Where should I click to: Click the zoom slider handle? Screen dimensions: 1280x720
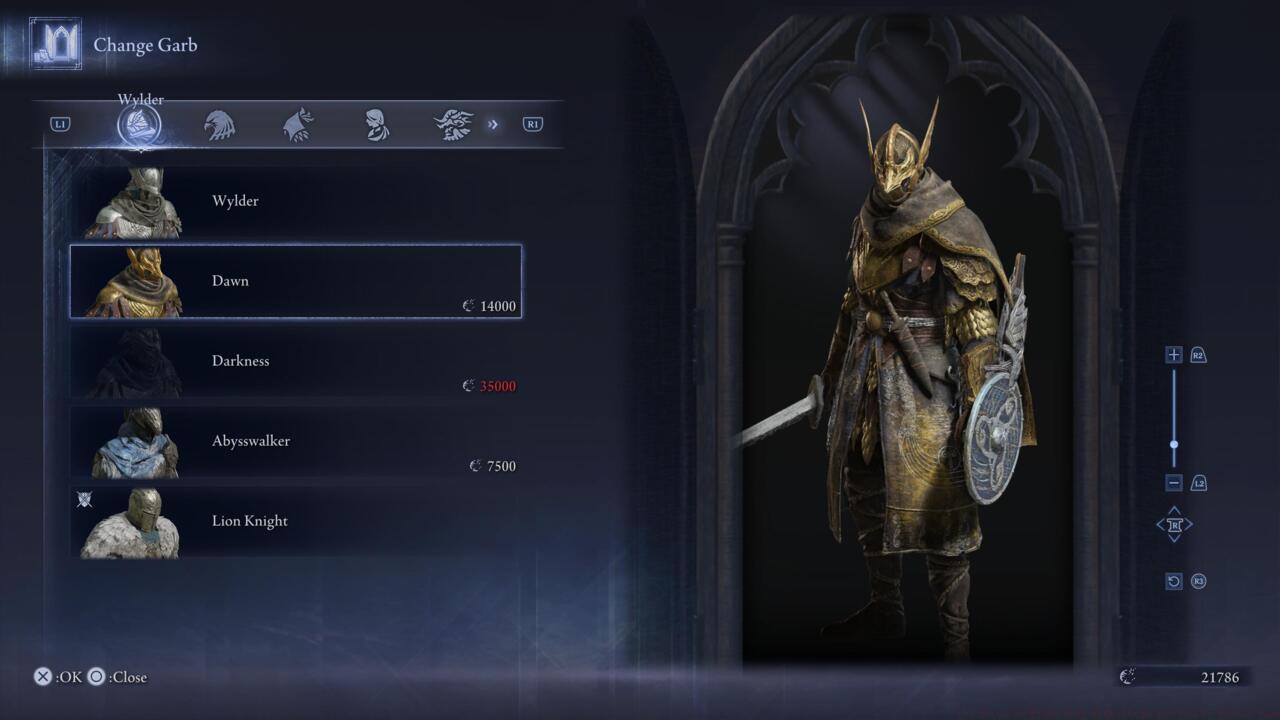(1174, 445)
